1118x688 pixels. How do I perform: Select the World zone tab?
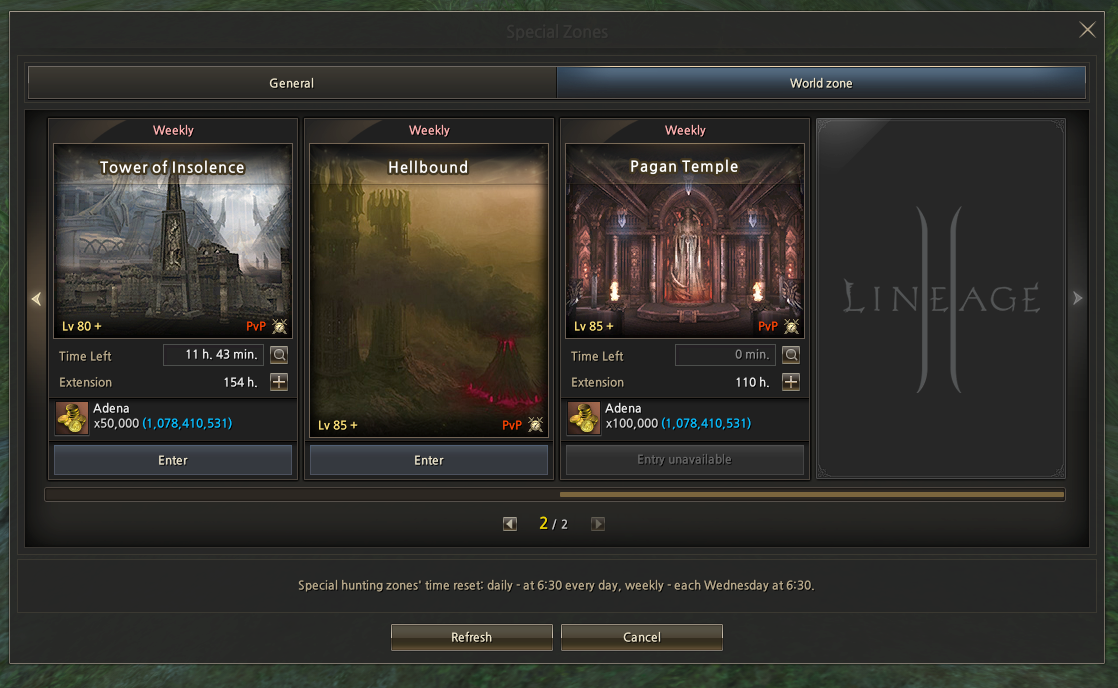[x=821, y=83]
